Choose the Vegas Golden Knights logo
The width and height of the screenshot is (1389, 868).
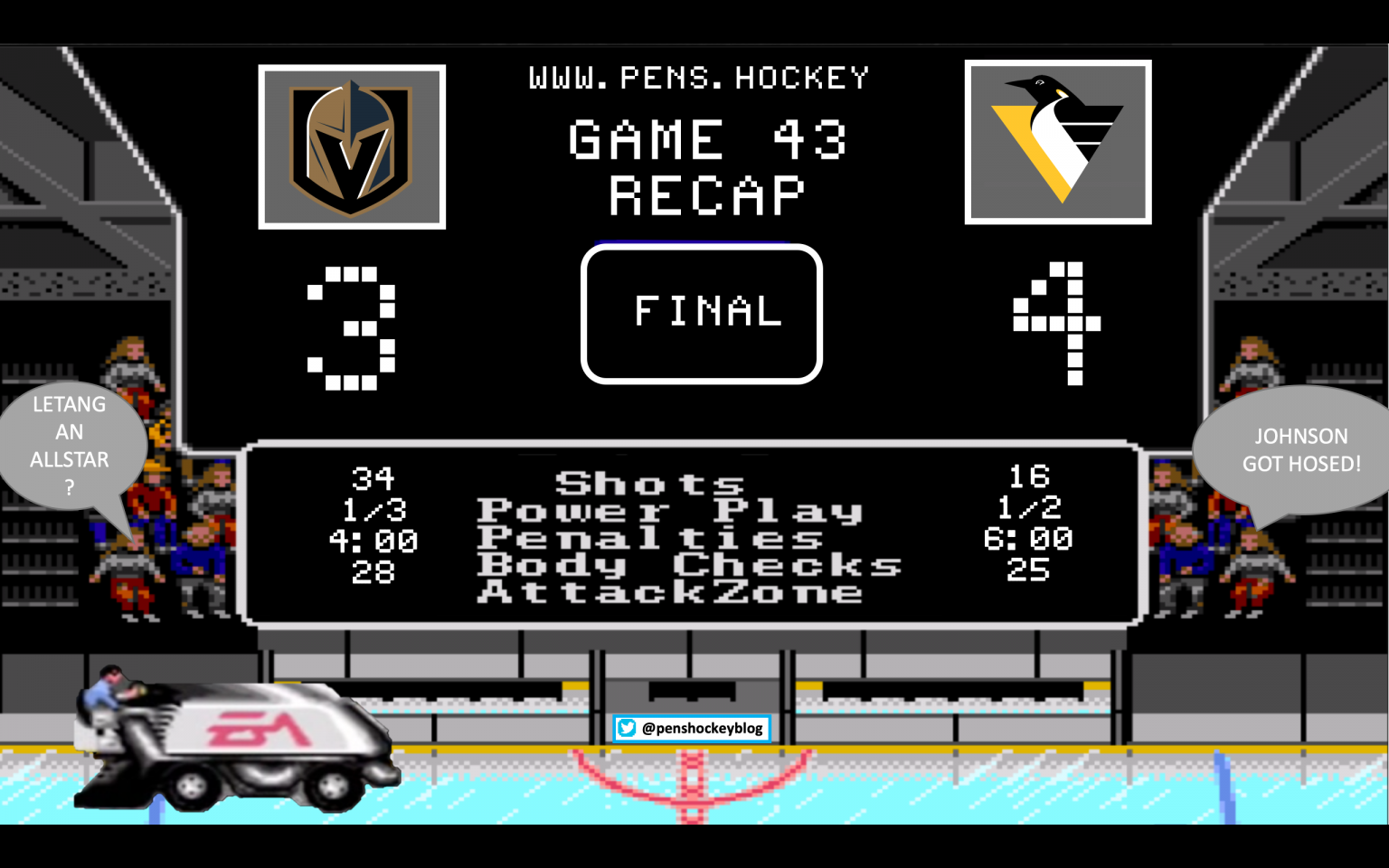click(x=352, y=147)
